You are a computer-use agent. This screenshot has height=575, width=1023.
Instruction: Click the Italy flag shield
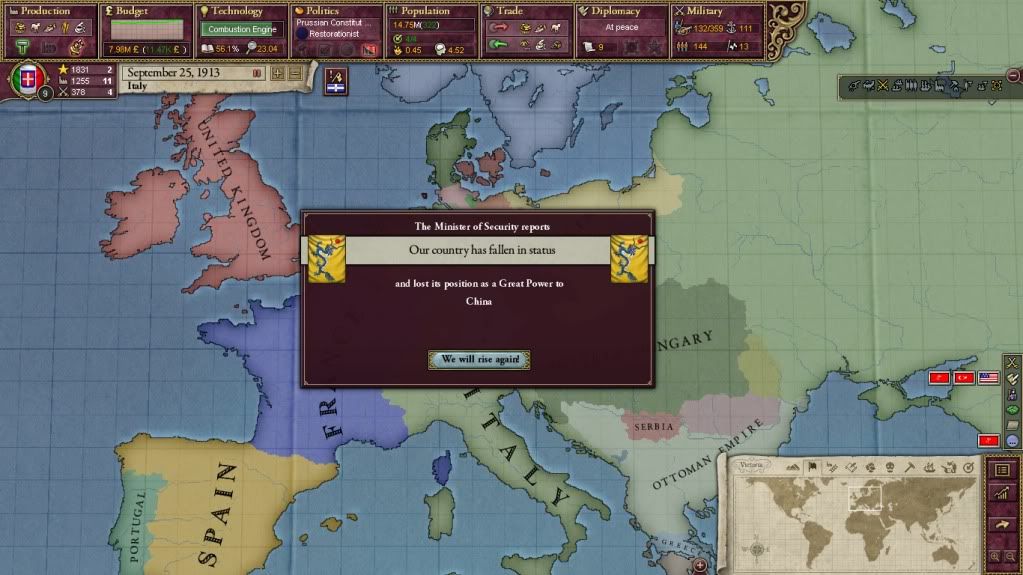pos(28,78)
